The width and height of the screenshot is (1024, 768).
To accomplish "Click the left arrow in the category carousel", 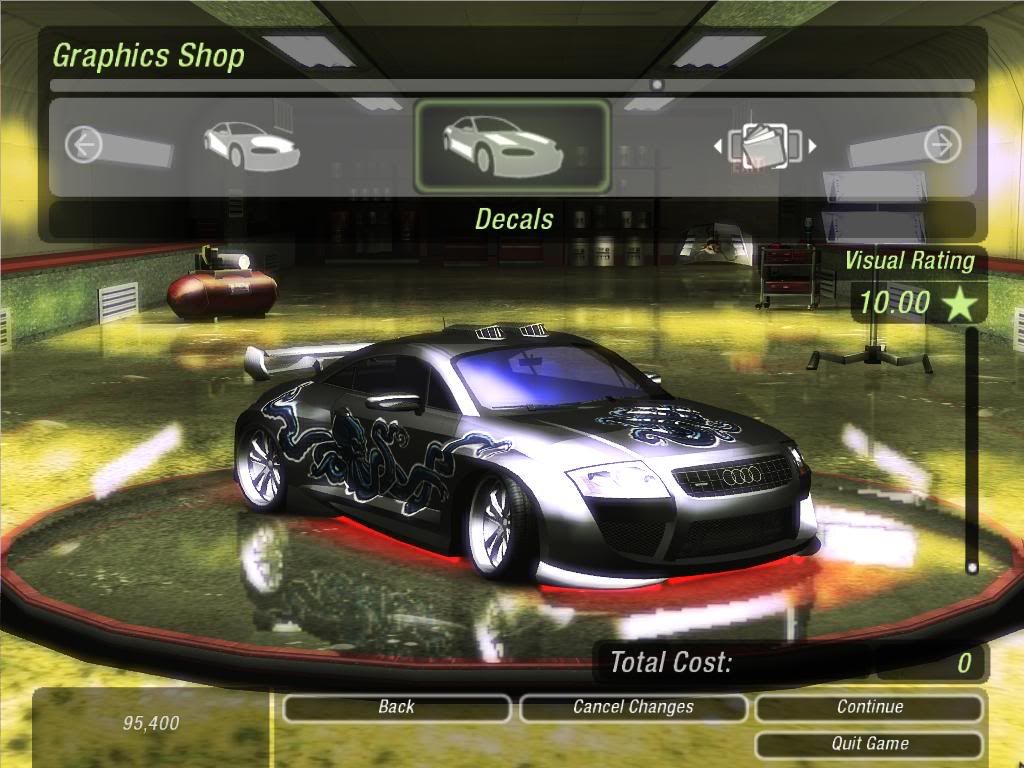I will 84,146.
